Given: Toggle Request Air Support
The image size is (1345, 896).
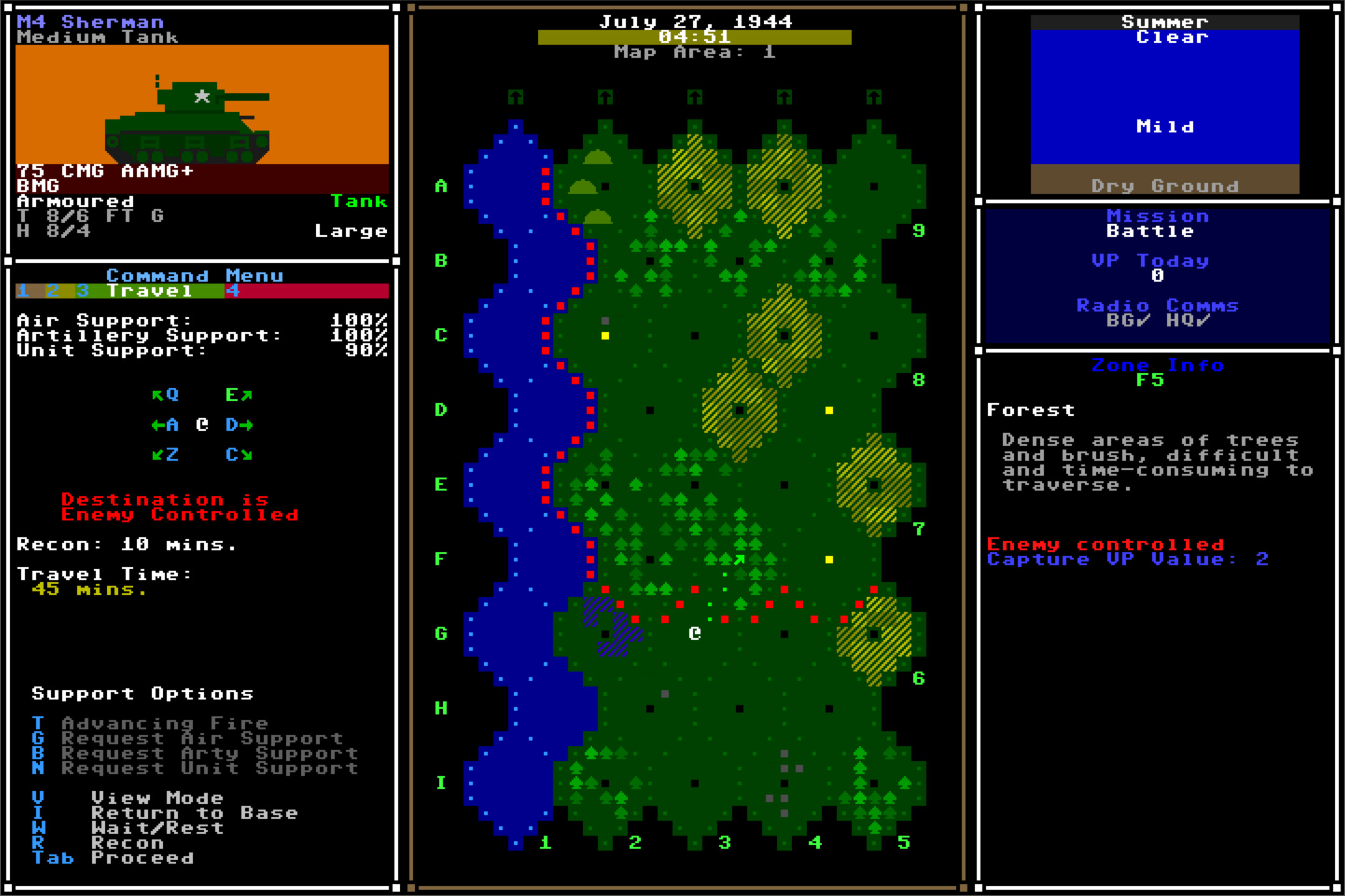Looking at the screenshot, I should coord(200,738).
